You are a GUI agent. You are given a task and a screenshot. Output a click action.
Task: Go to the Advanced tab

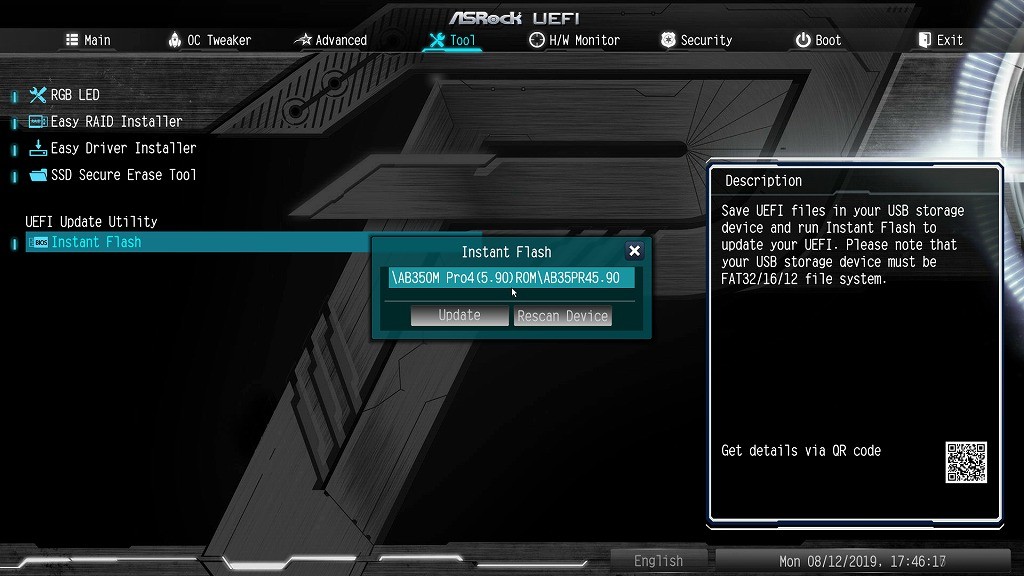pyautogui.click(x=331, y=40)
